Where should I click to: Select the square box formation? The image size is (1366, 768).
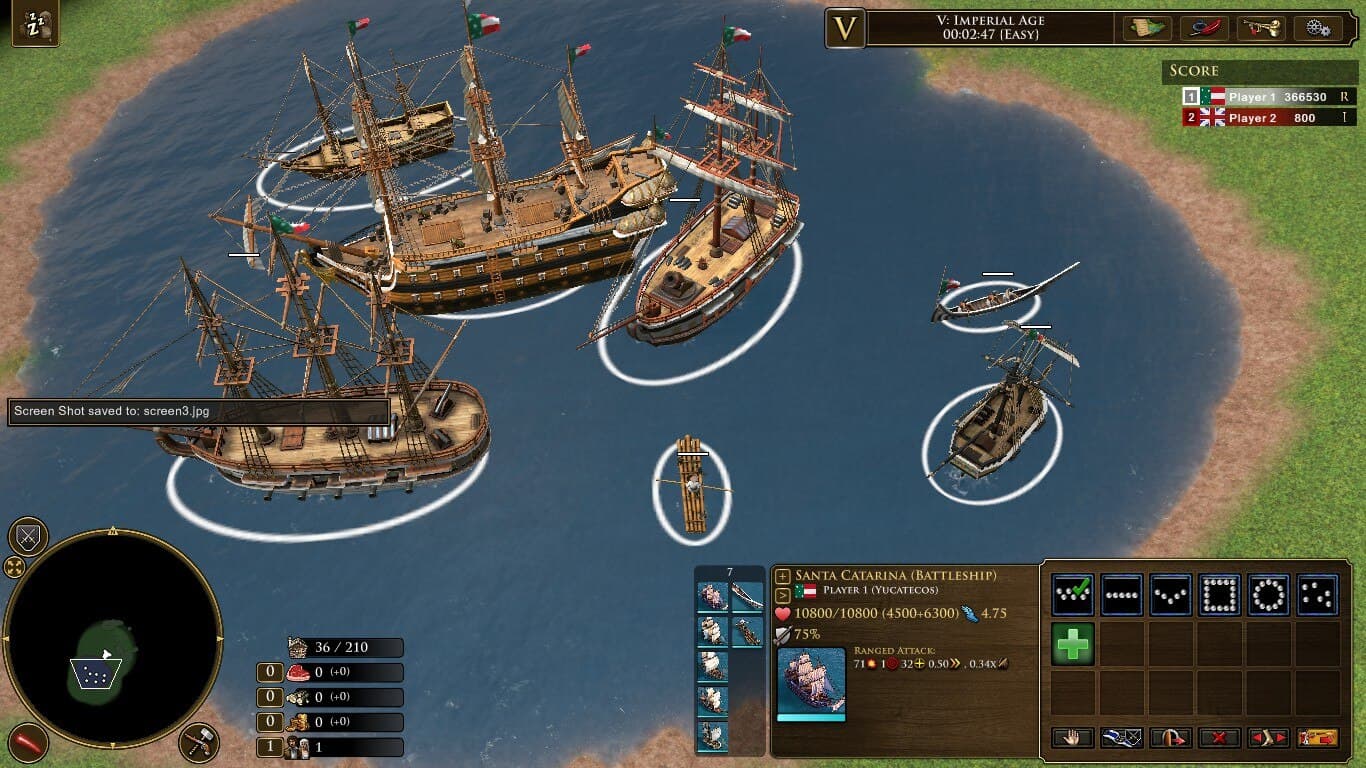[1219, 595]
